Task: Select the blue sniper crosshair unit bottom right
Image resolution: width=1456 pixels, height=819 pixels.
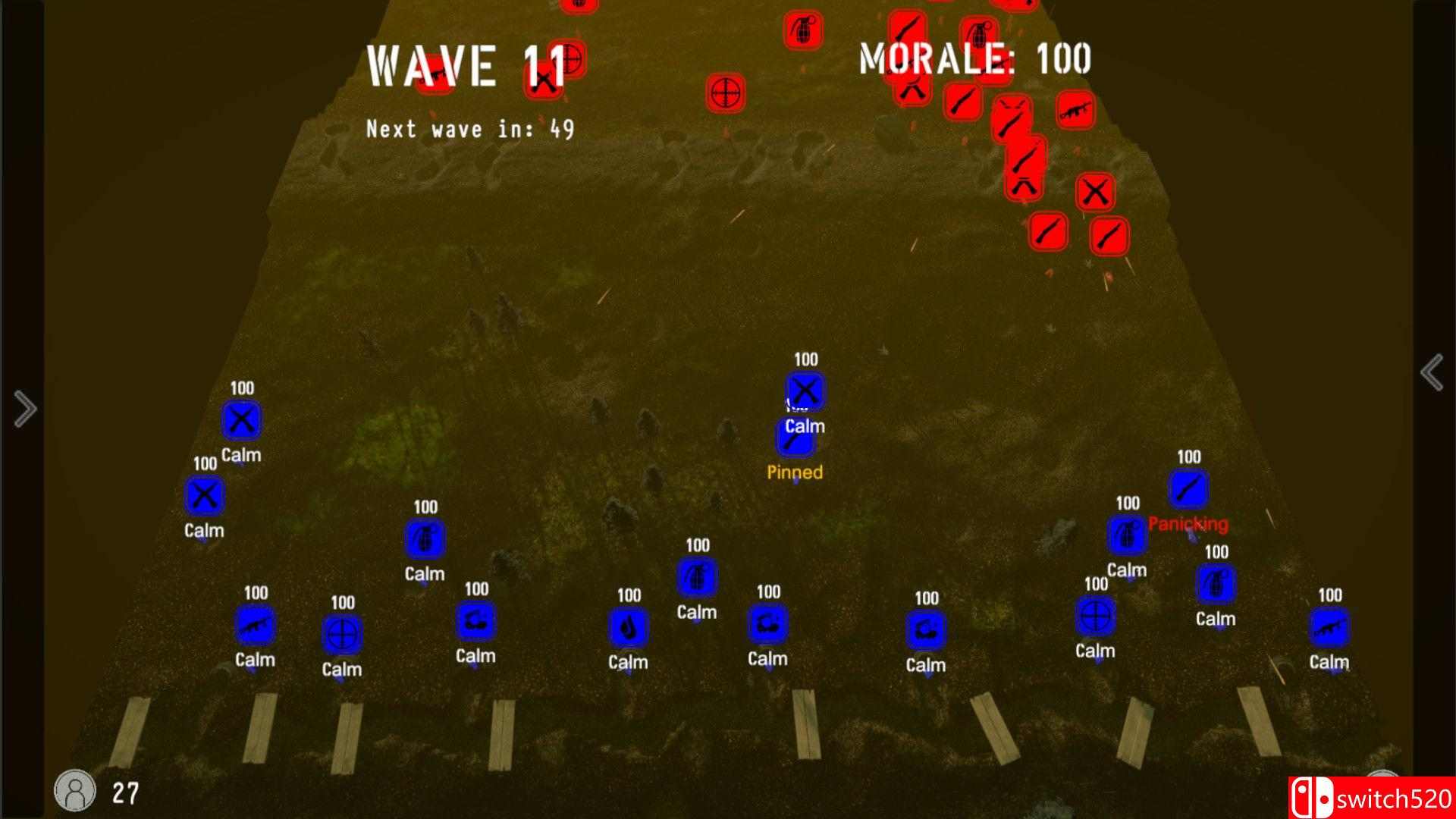Action: (1095, 616)
